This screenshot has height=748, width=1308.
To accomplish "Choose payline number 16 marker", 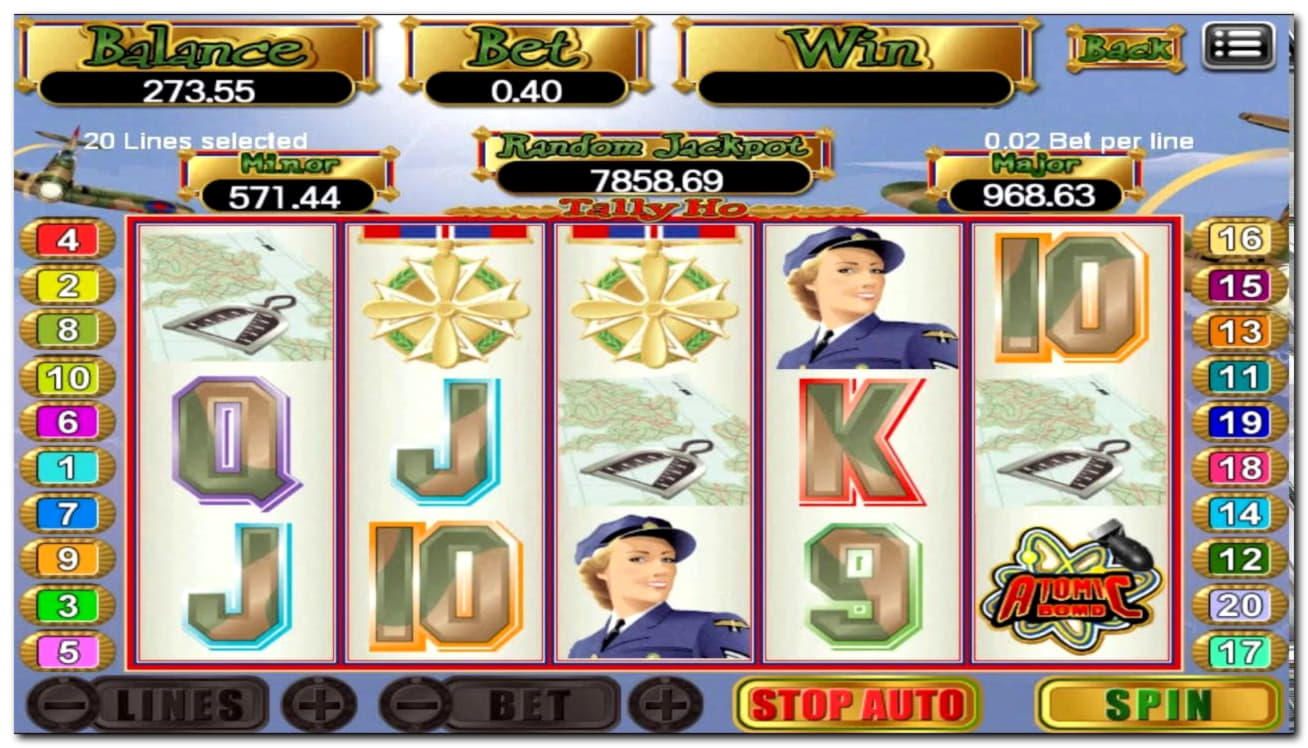I will tap(1240, 239).
